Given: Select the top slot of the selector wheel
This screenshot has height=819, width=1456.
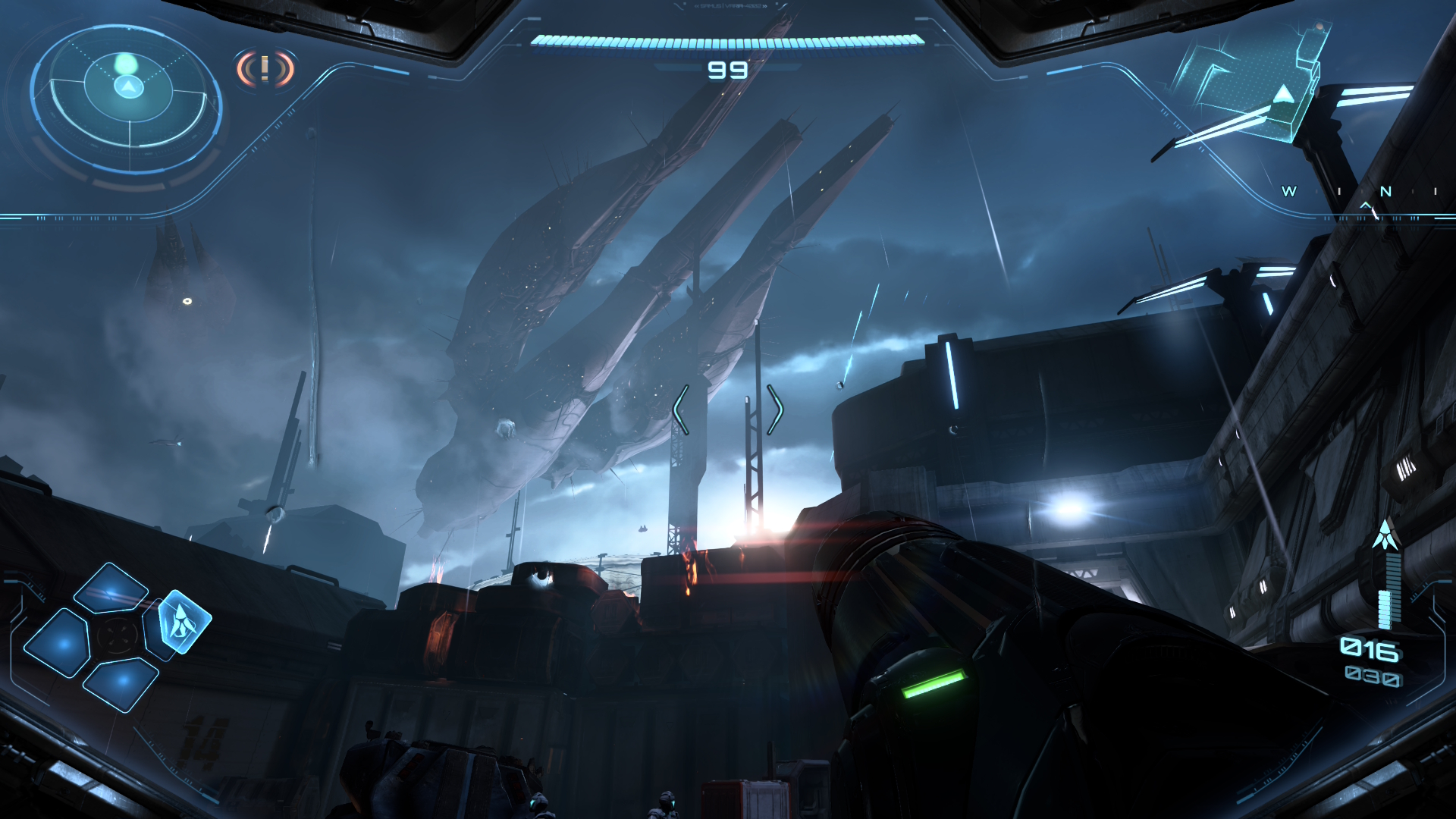Looking at the screenshot, I should point(111,588).
